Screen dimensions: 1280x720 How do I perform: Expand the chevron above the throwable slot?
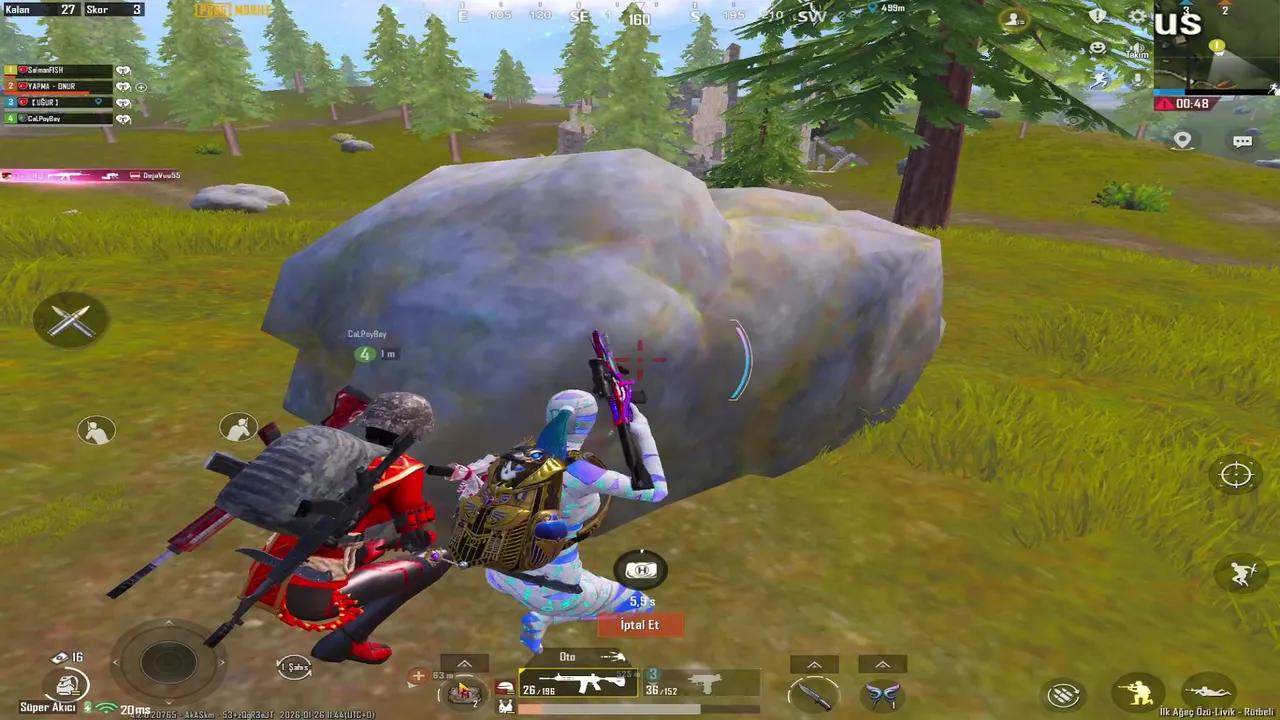[x=464, y=662]
